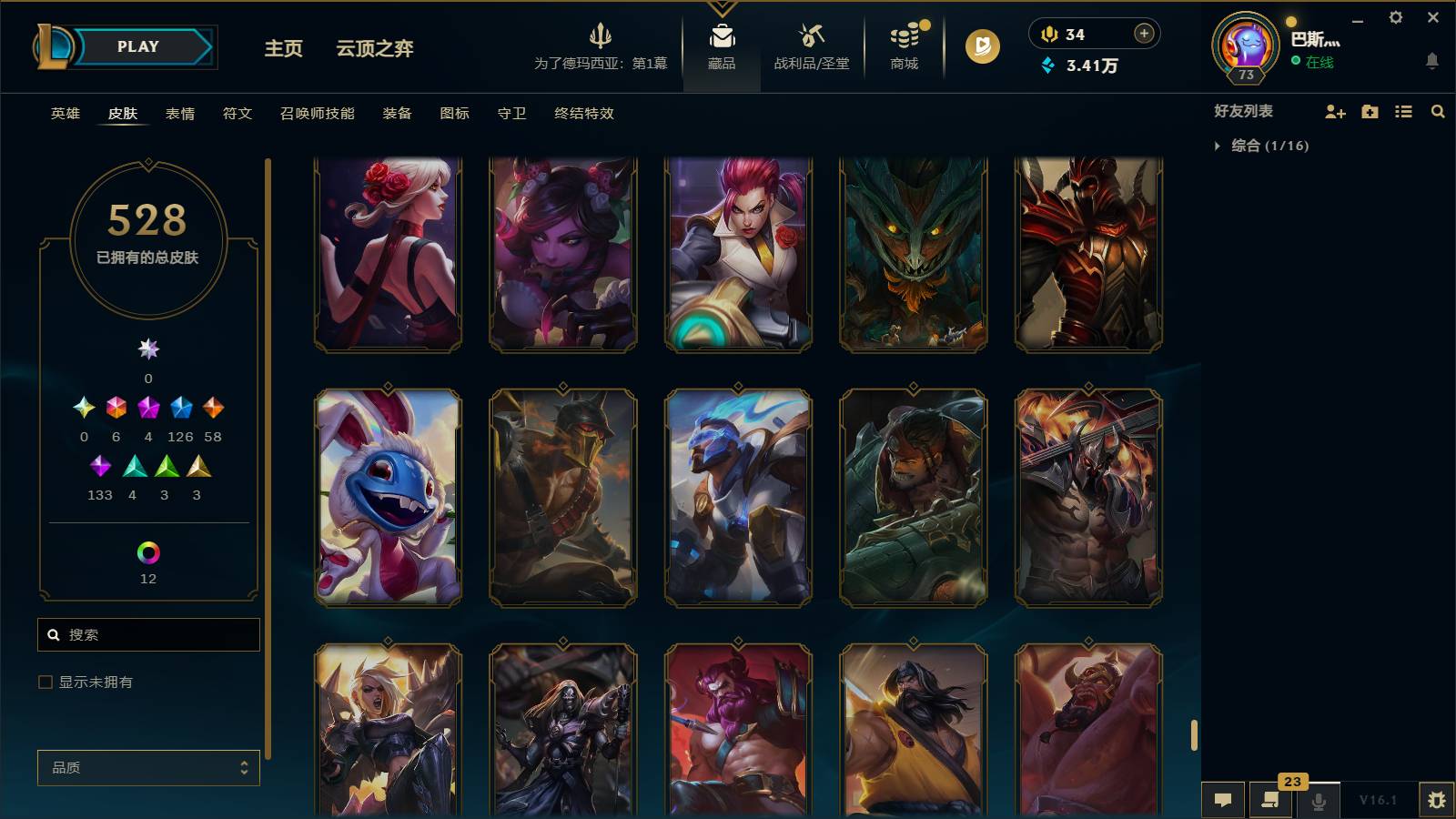Screen dimensions: 1456x819
Task: Open the chat bubble icon at bottom right
Action: [1224, 800]
